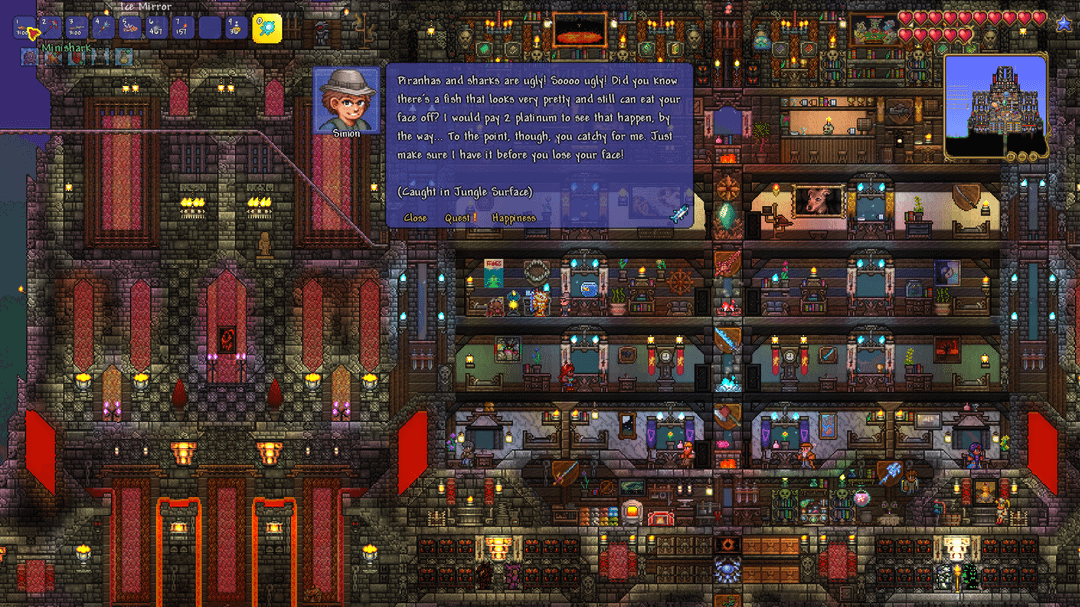Screen dimensions: 1080x607
Task: Select the highlighted Ice Mirror slot
Action: (266, 27)
